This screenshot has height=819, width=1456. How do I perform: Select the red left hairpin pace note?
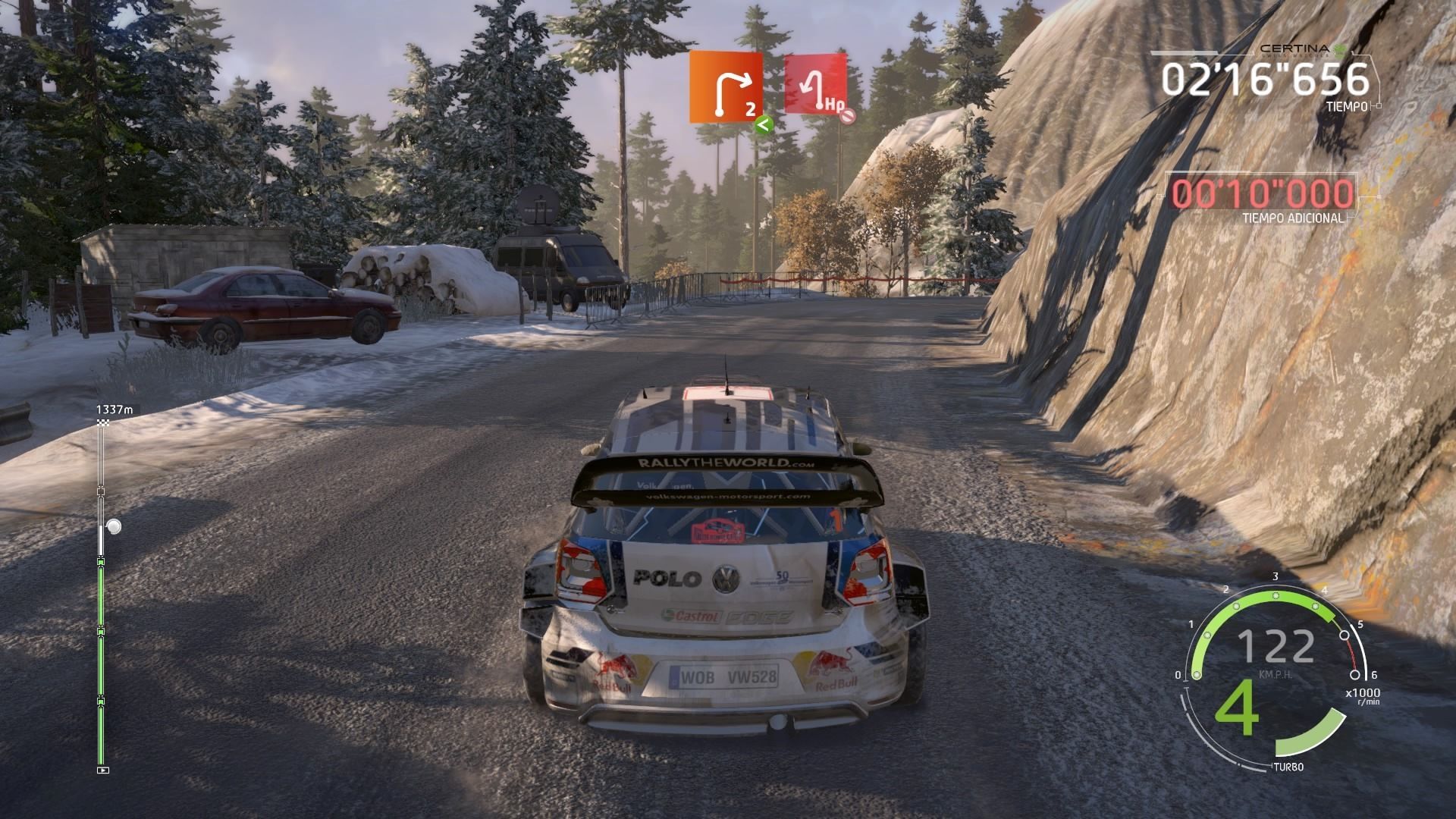(814, 83)
